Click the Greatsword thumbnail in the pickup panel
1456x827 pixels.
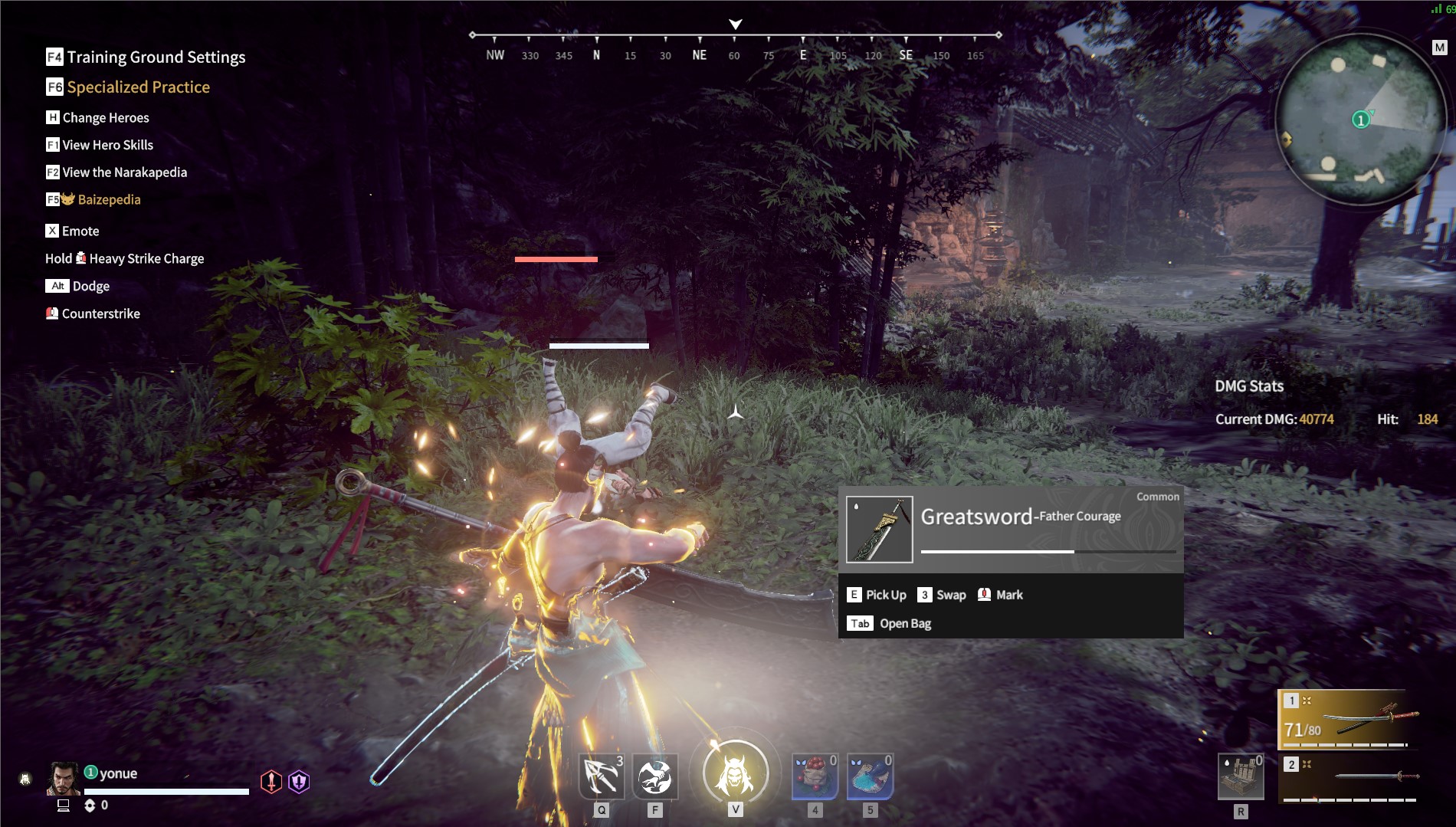coord(879,529)
